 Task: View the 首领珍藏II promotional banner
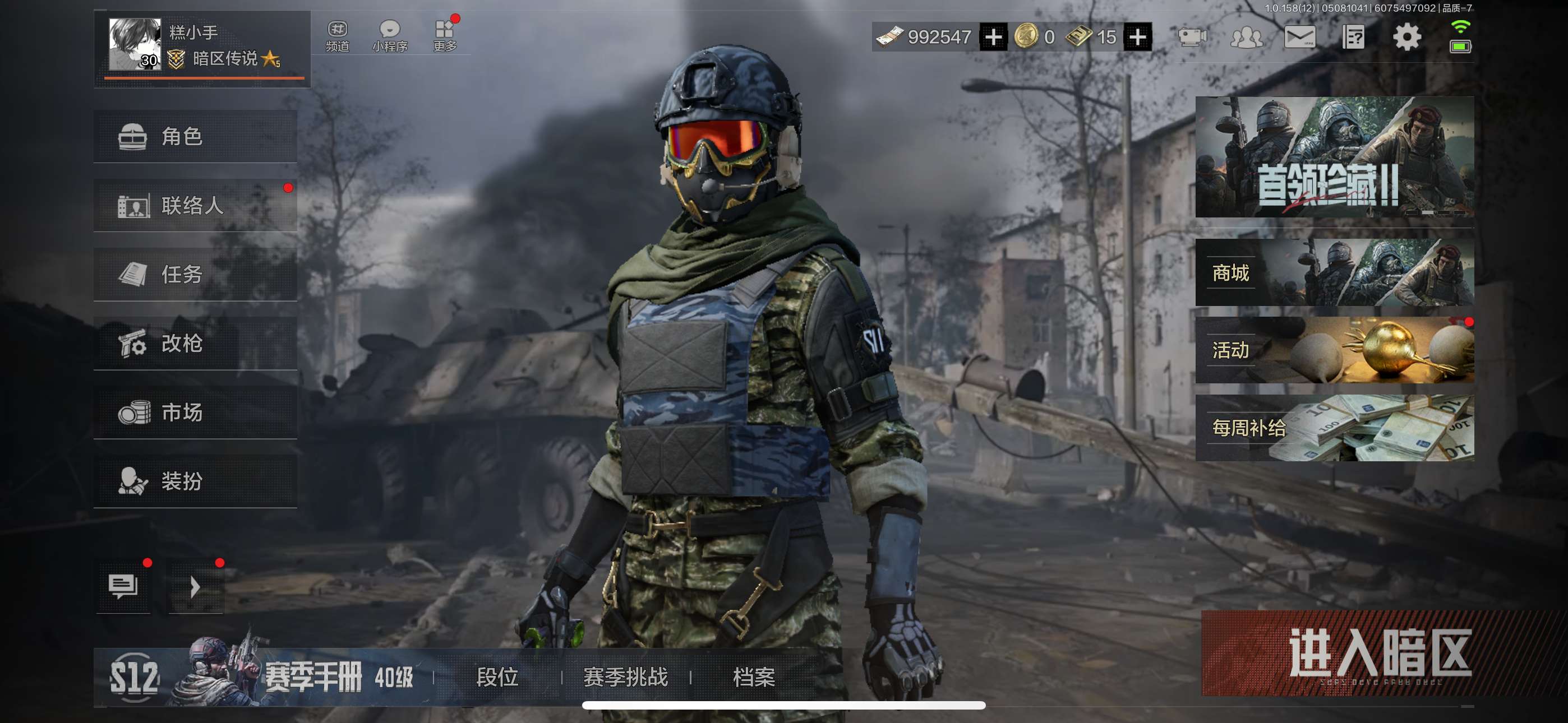[x=1334, y=157]
